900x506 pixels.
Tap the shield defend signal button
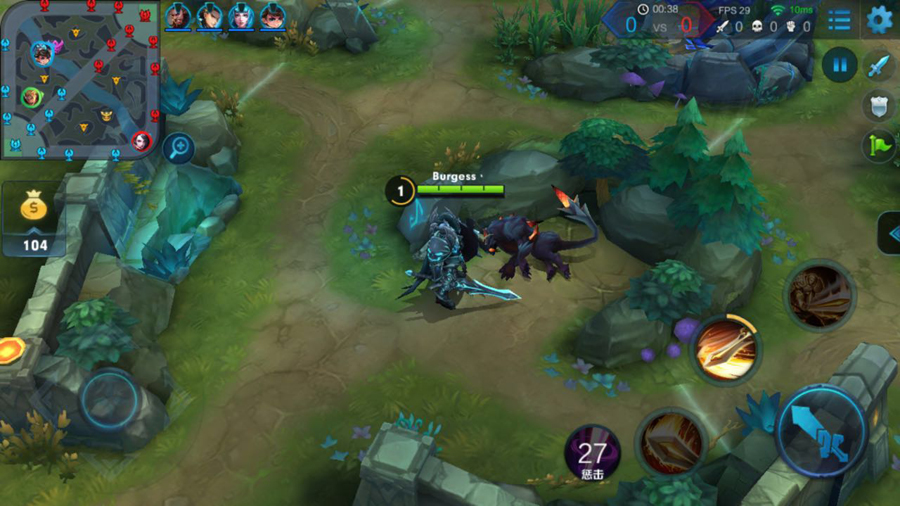pos(878,106)
